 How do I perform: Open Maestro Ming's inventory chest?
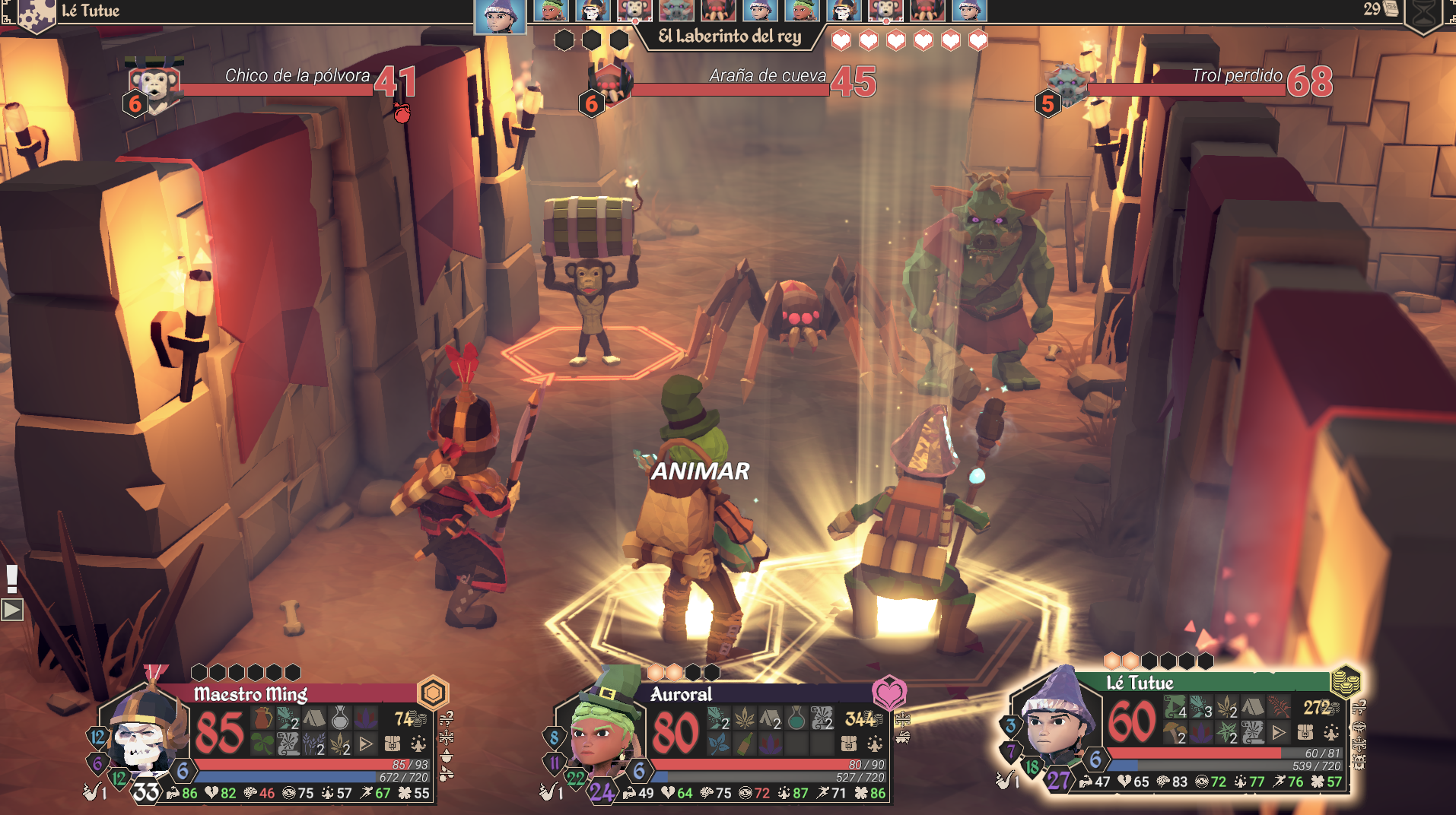click(393, 743)
